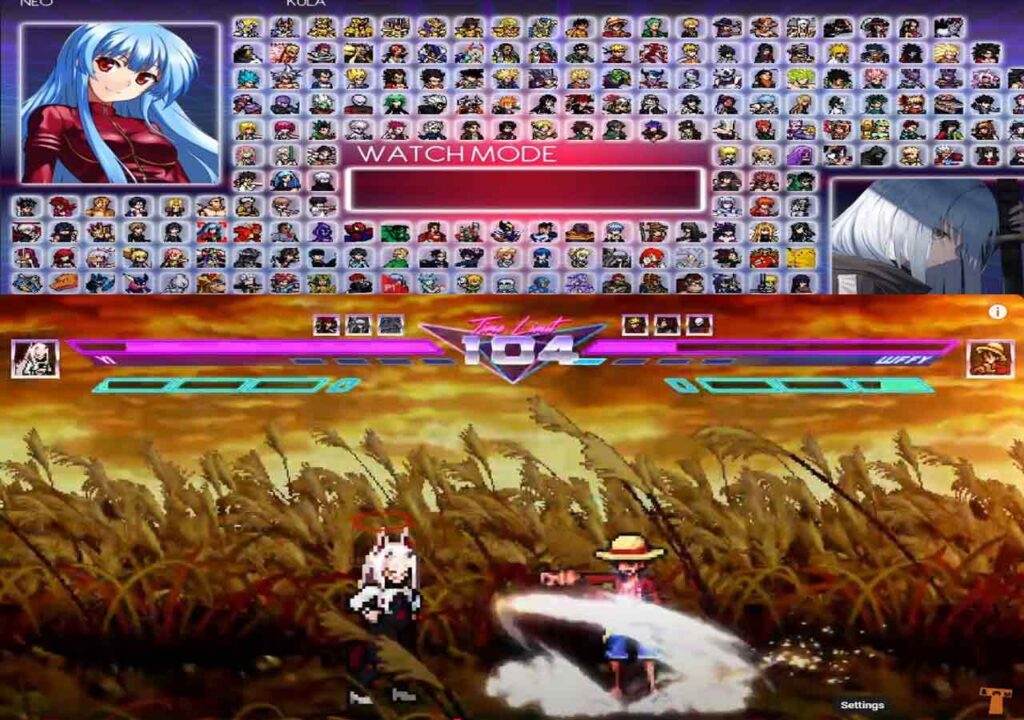Open the Settings button

pos(862,705)
